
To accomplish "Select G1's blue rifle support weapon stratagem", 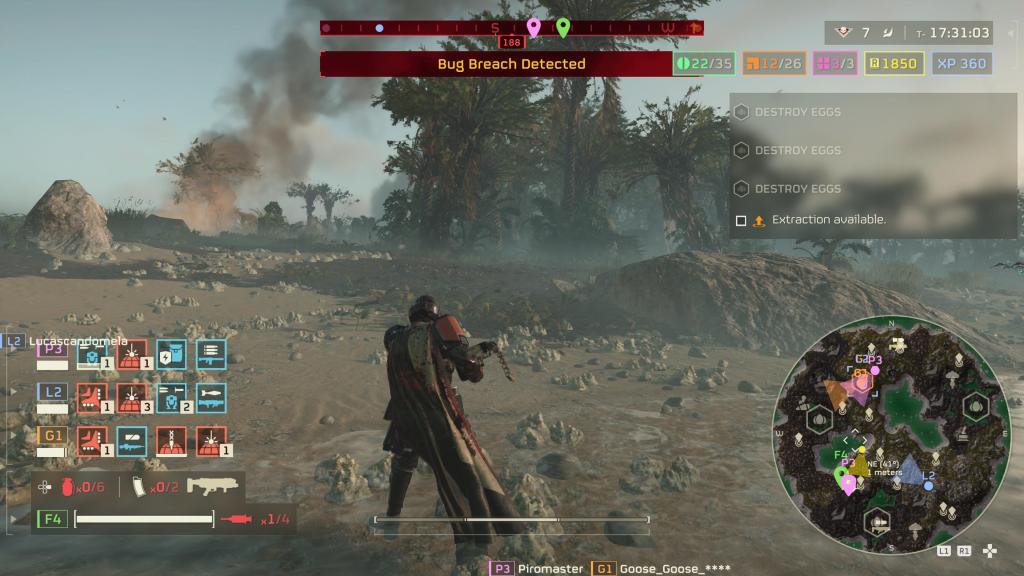I will tap(132, 441).
